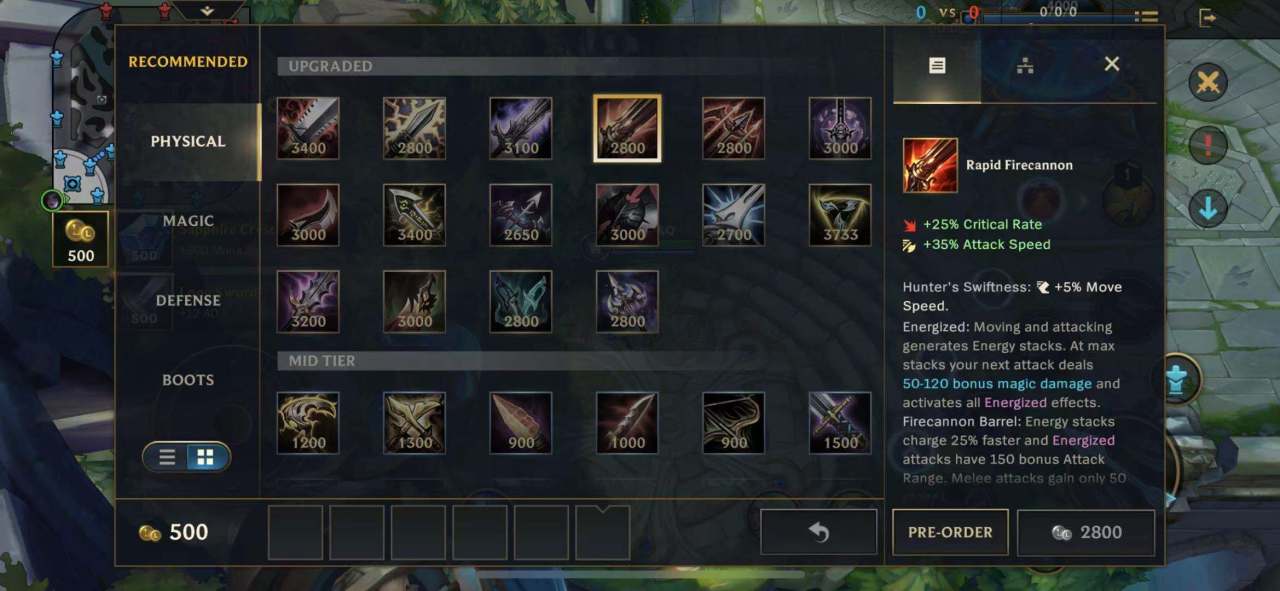Select the 2700 gold upgraded item
The height and width of the screenshot is (591, 1280).
click(x=734, y=215)
